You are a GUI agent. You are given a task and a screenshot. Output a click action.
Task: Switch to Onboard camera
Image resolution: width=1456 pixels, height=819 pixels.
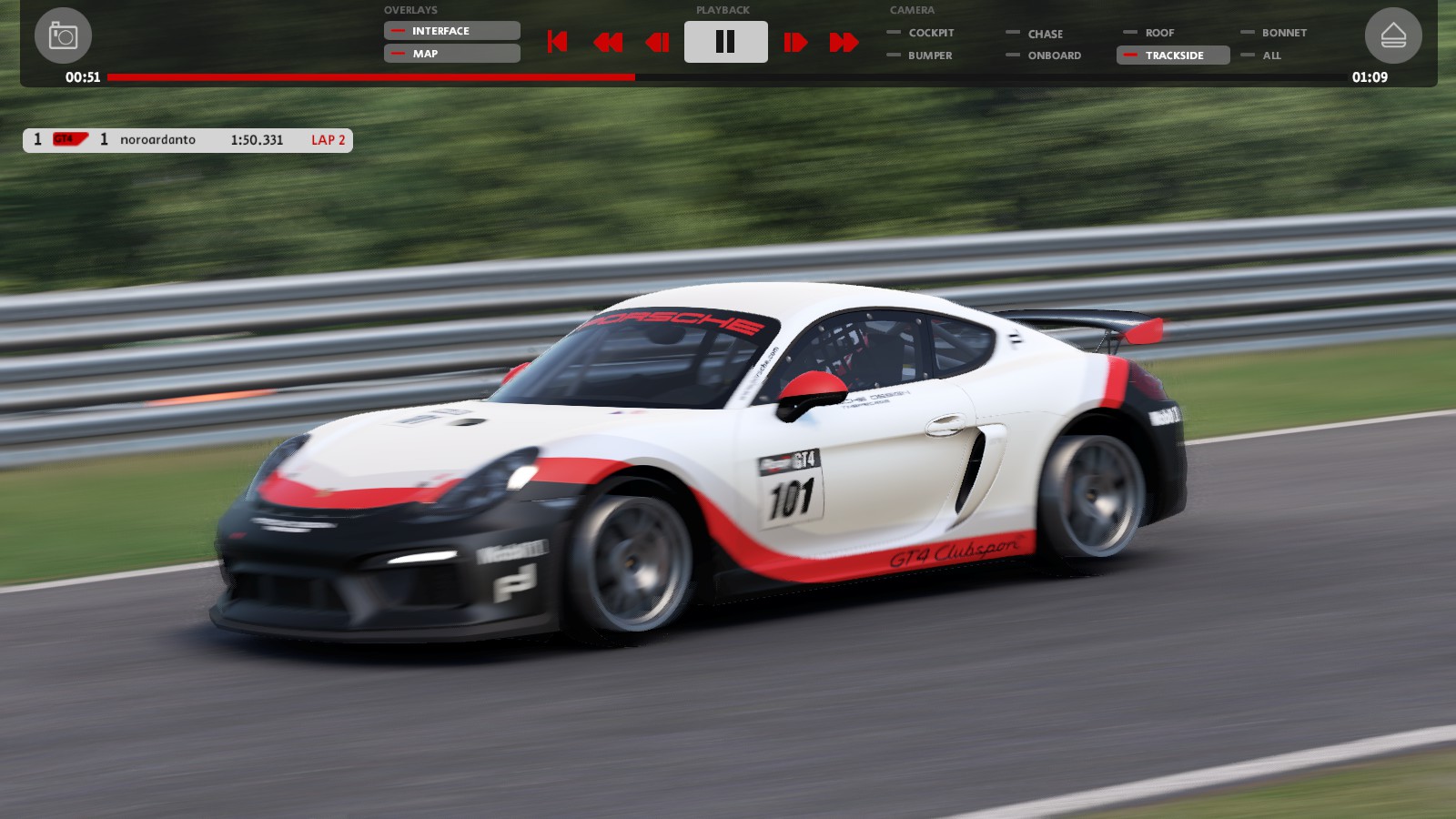pyautogui.click(x=1054, y=56)
